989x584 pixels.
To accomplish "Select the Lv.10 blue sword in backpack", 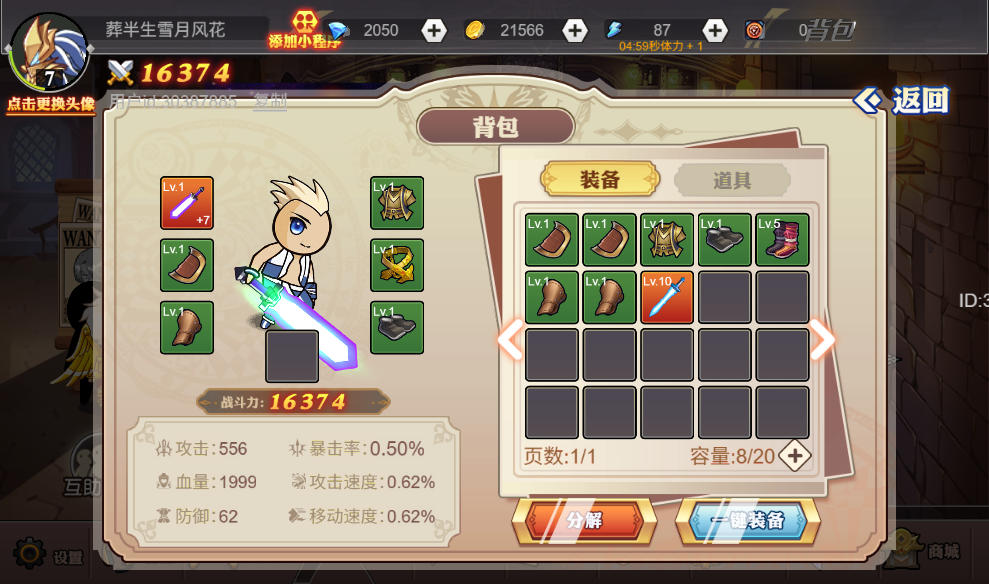I will pos(667,297).
